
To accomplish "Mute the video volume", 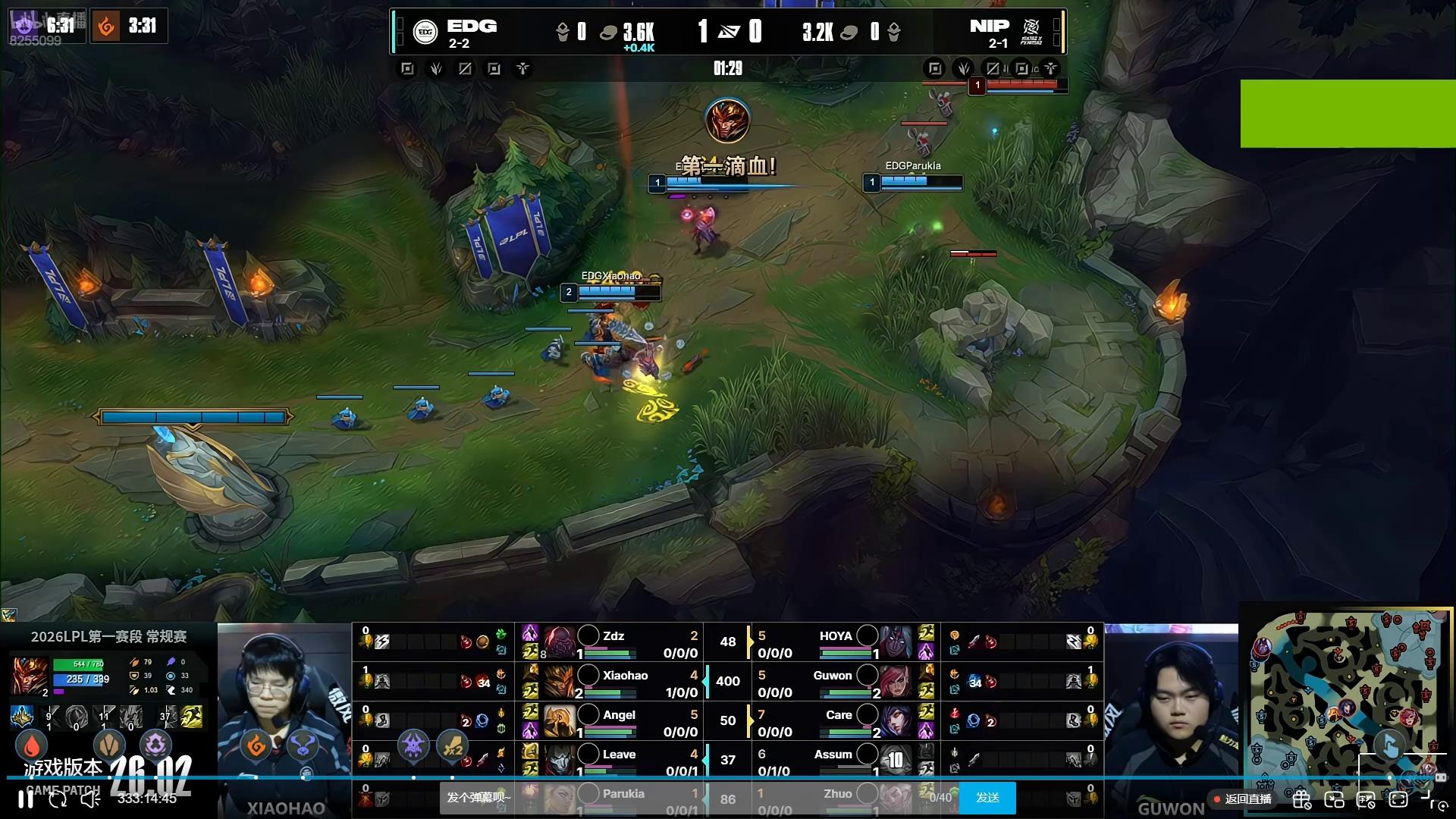I will [x=90, y=799].
